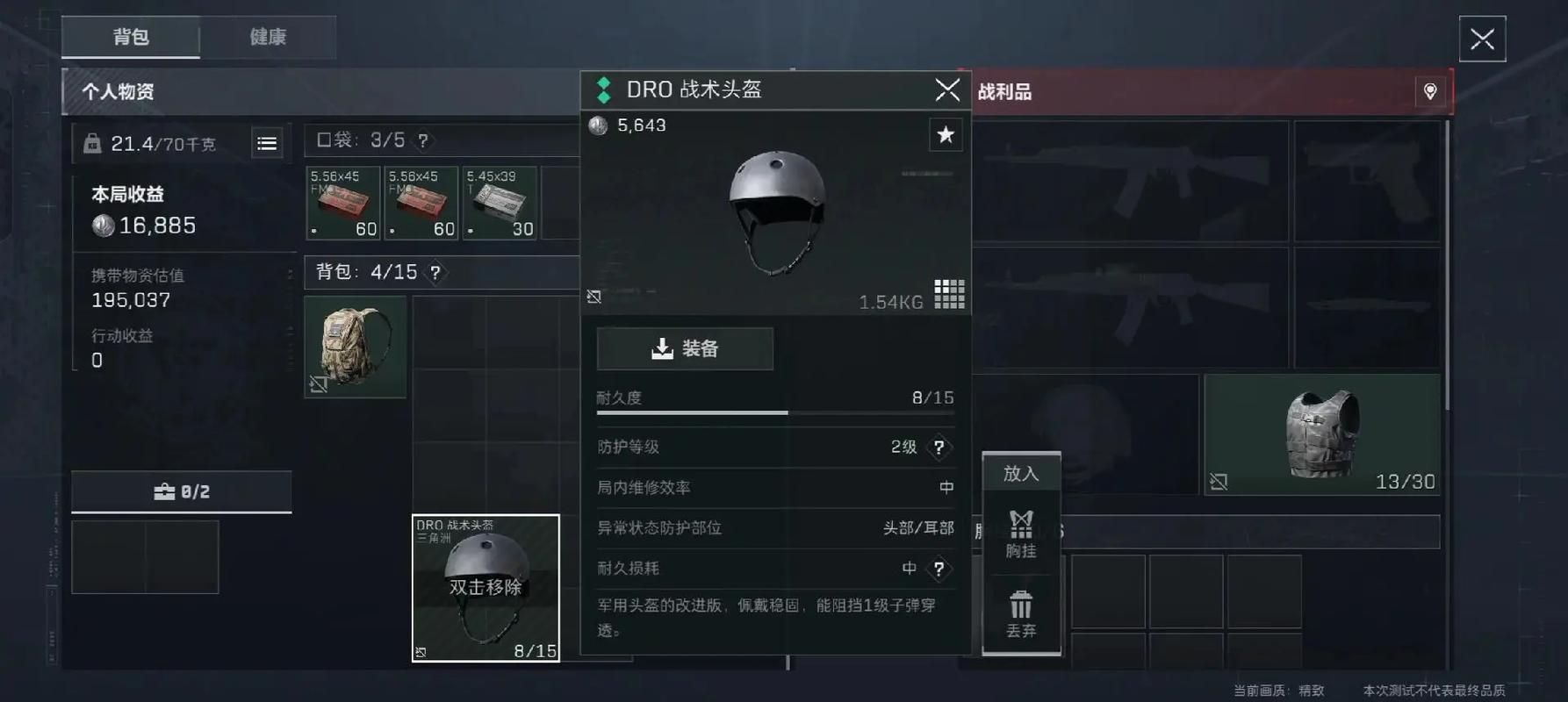This screenshot has height=702, width=1568.
Task: Click the map pin icon on the 战利品 header
Action: pos(1429,90)
